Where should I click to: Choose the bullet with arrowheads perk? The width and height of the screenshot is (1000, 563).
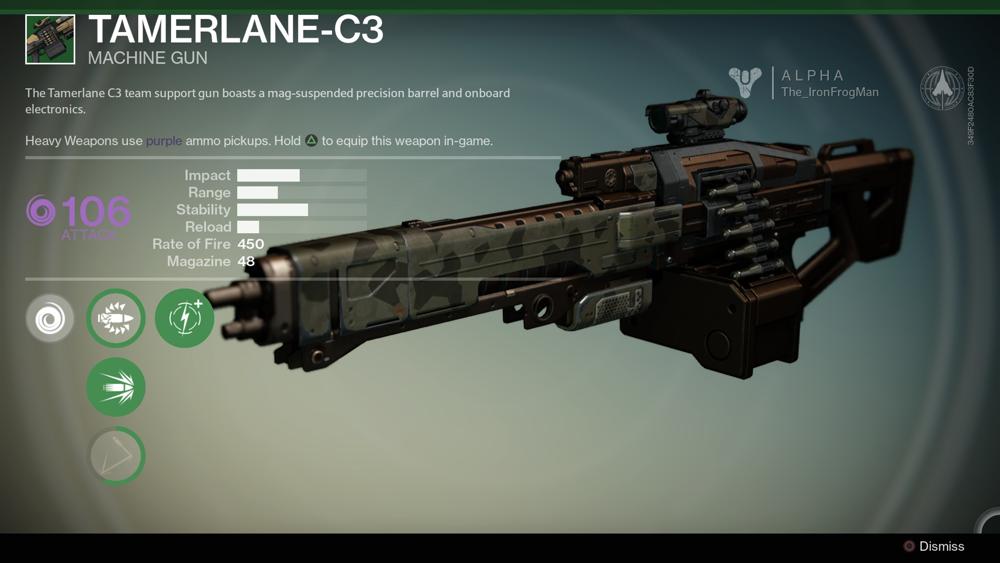pyautogui.click(x=116, y=319)
